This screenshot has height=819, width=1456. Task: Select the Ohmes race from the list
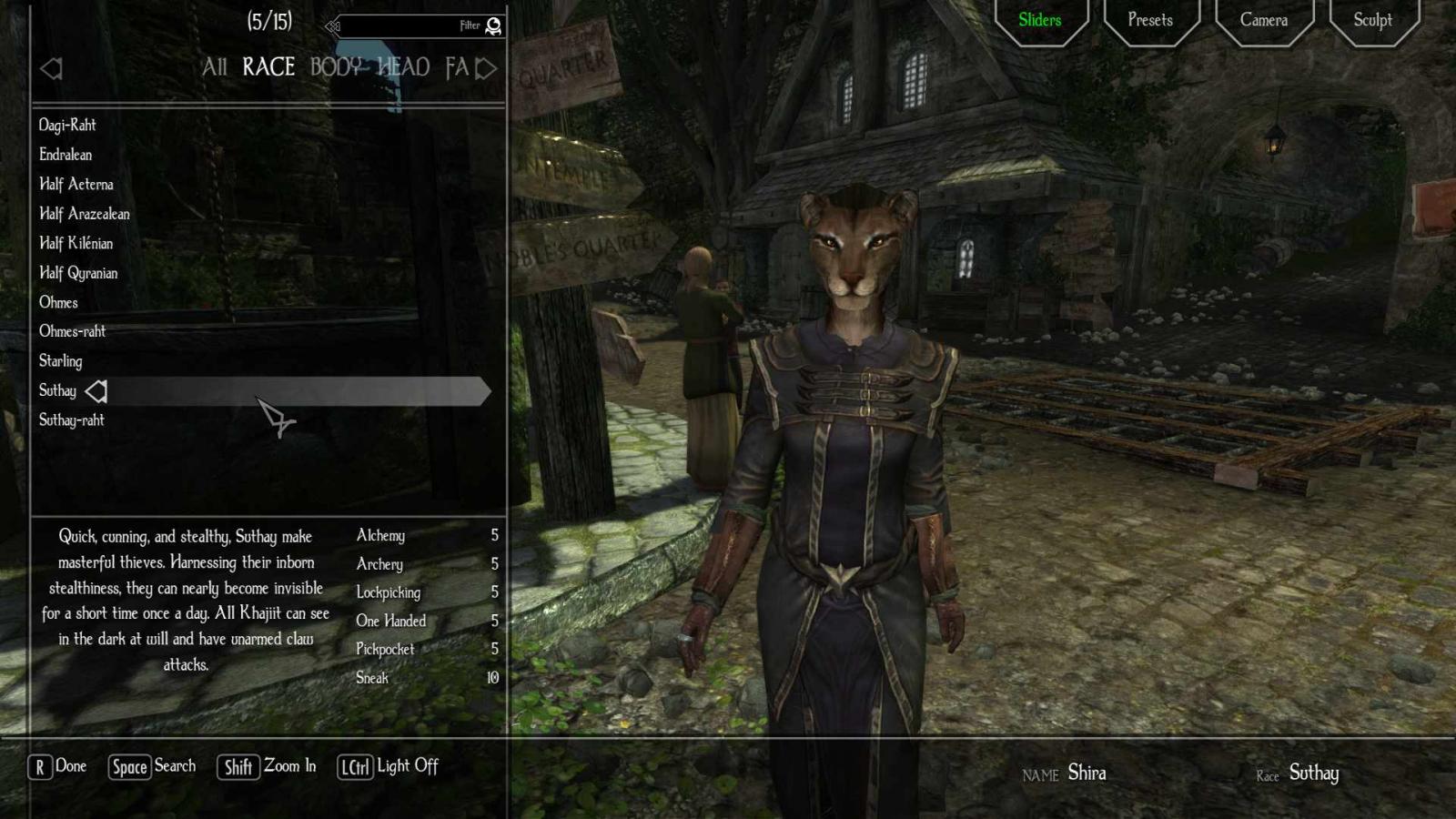pyautogui.click(x=60, y=302)
